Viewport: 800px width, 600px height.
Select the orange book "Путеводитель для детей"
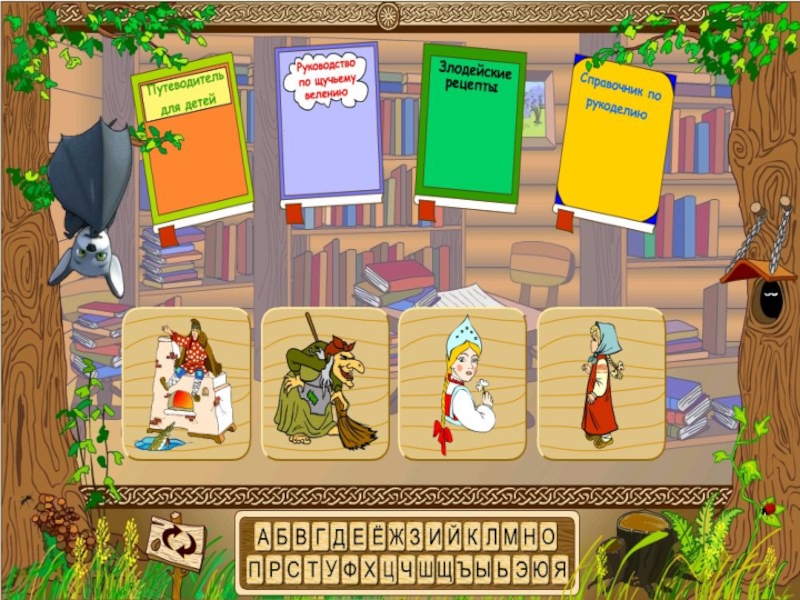(x=193, y=140)
